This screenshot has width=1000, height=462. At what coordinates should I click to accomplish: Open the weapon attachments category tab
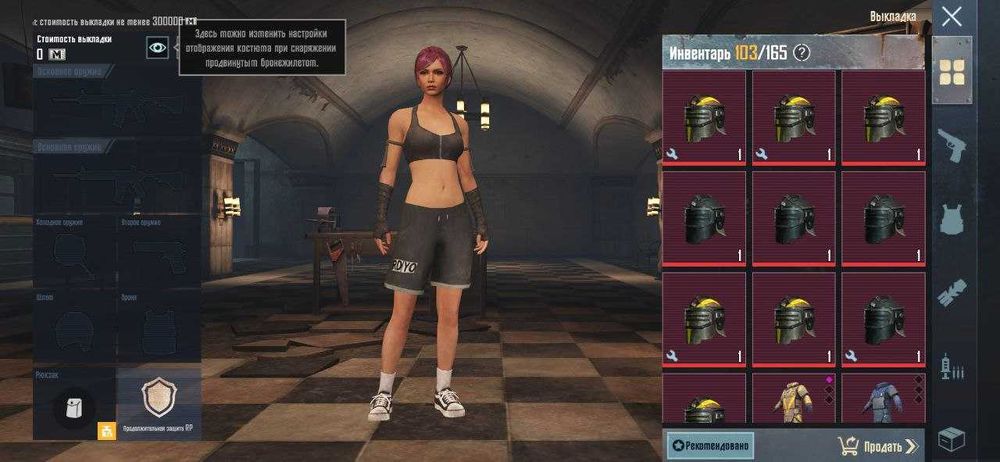[952, 293]
